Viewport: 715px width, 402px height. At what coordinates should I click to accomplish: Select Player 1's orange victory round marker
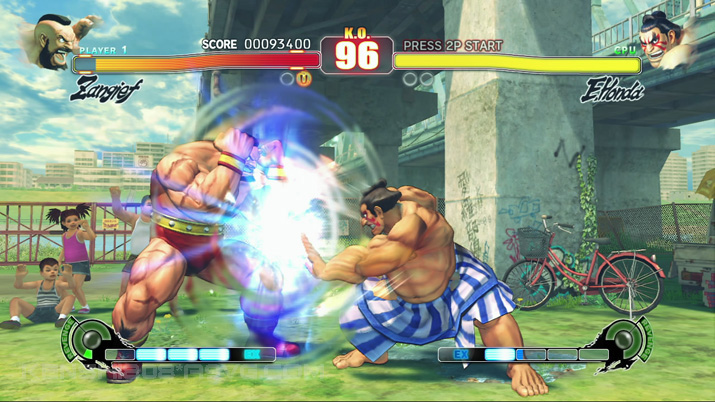(x=304, y=78)
